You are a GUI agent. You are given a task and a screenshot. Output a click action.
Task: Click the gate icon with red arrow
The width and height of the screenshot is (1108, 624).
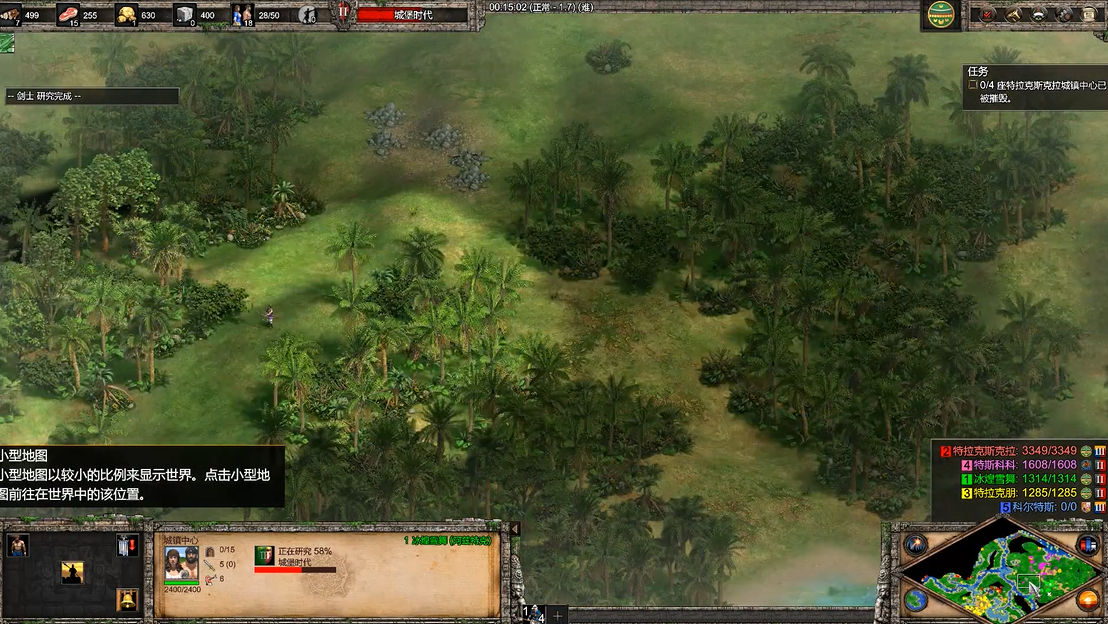point(126,545)
